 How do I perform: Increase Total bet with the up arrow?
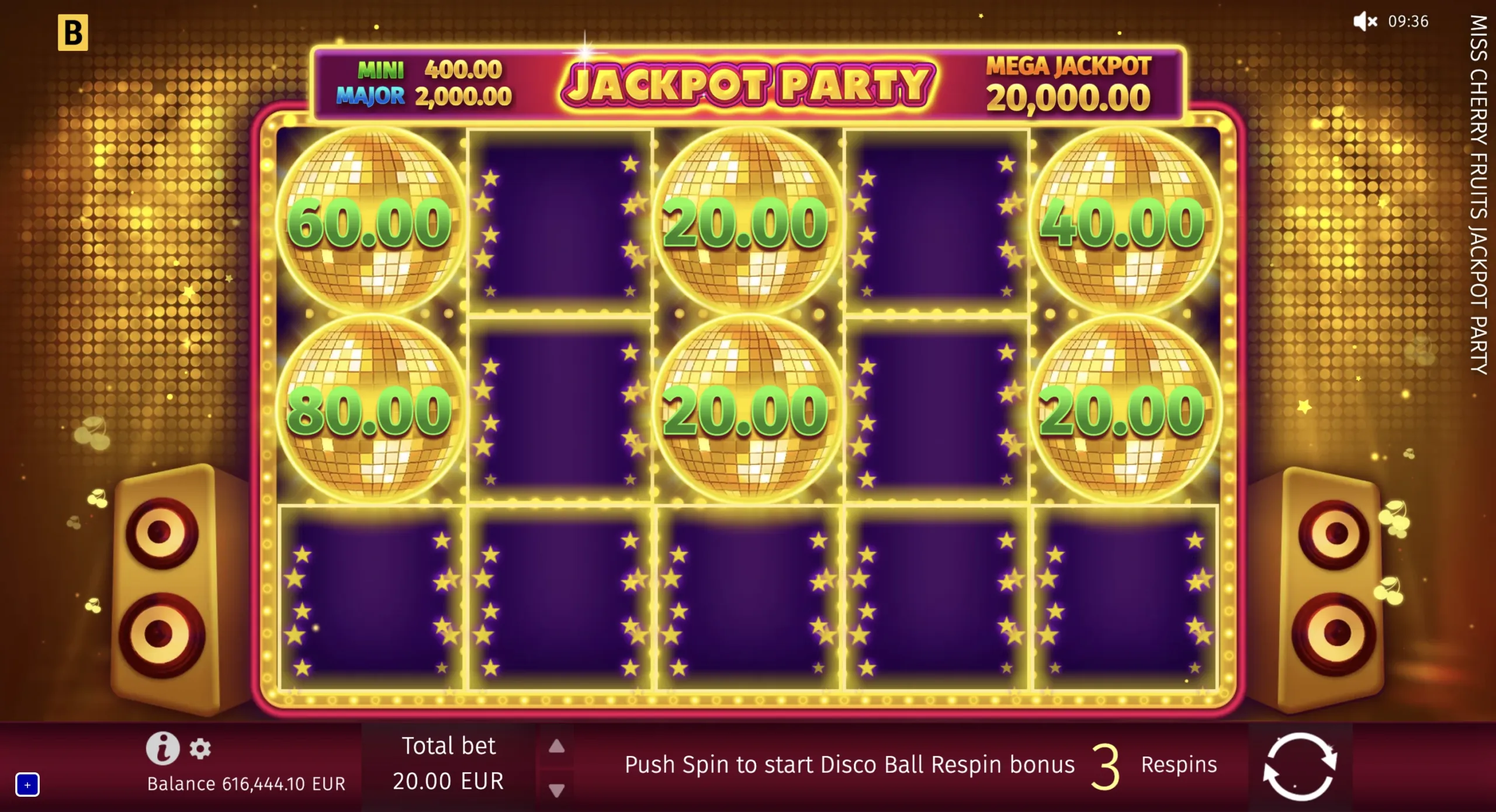click(x=557, y=746)
